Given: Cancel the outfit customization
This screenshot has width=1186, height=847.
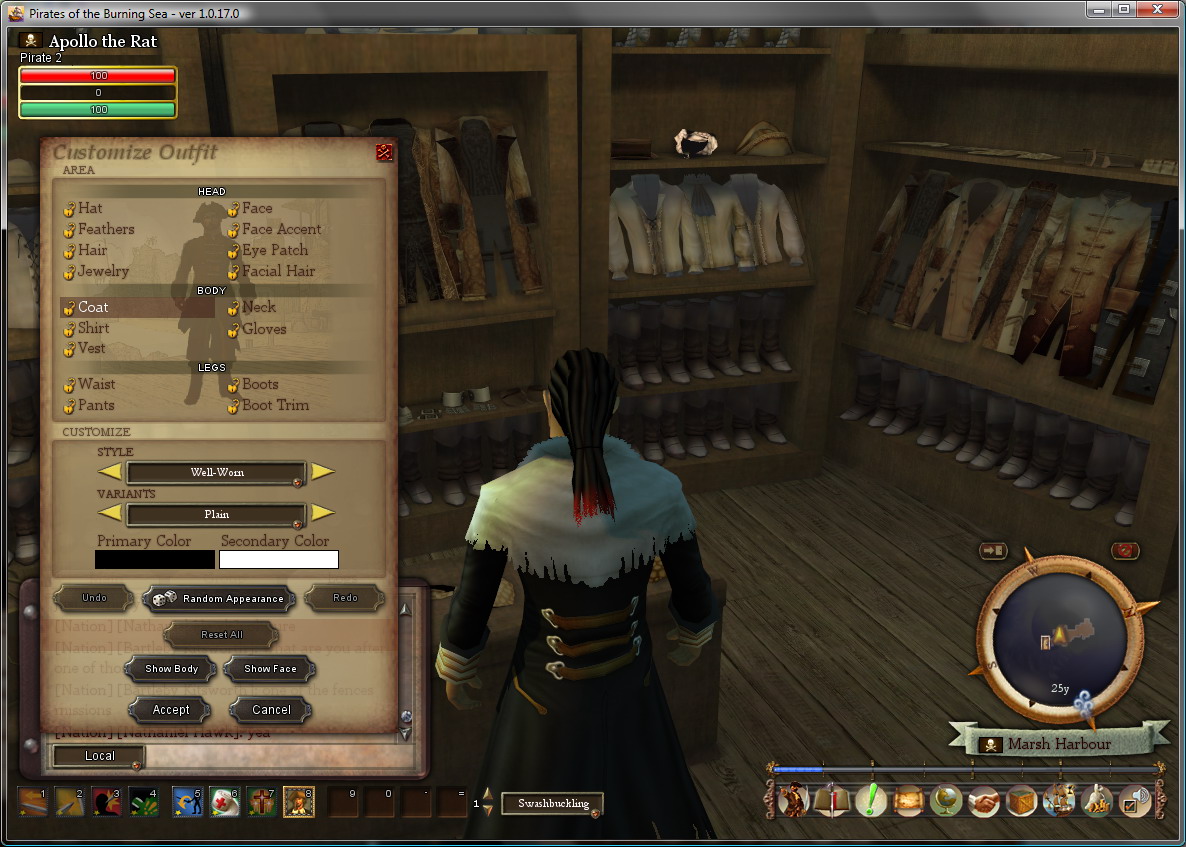Looking at the screenshot, I should point(271,710).
